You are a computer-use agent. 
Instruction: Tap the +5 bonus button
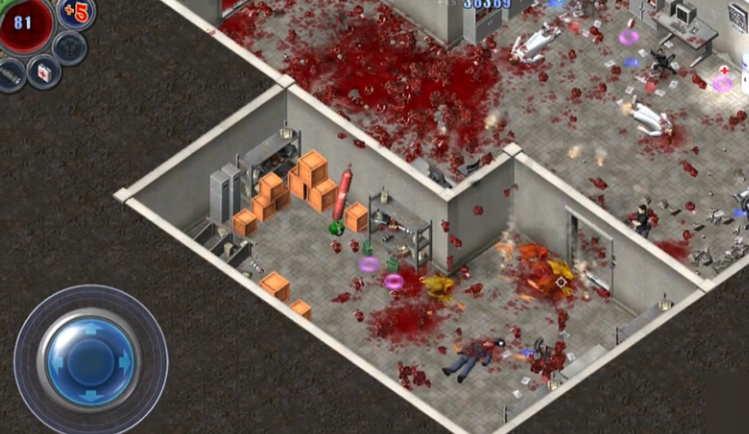[76, 13]
